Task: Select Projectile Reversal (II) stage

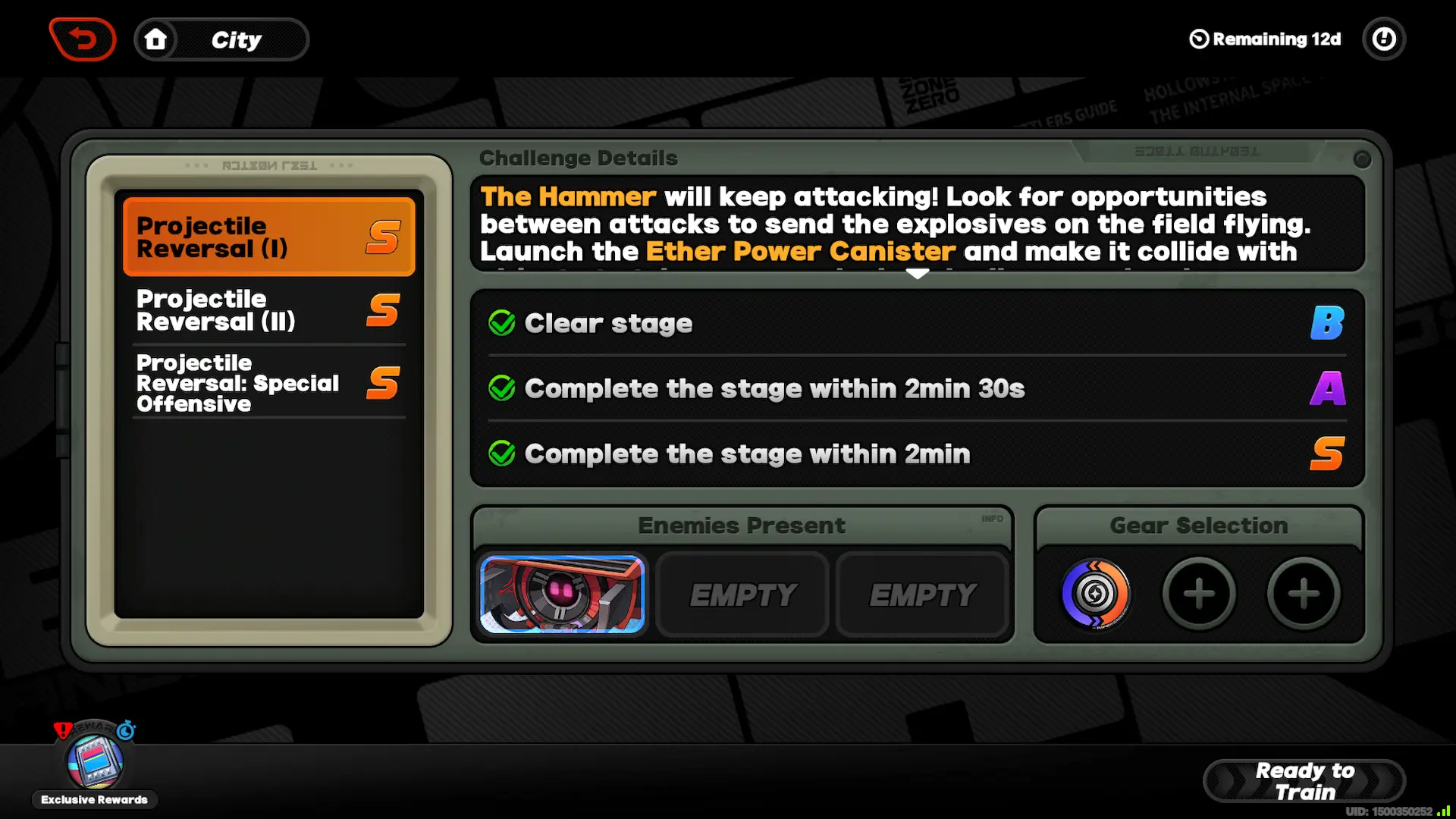Action: coord(268,310)
